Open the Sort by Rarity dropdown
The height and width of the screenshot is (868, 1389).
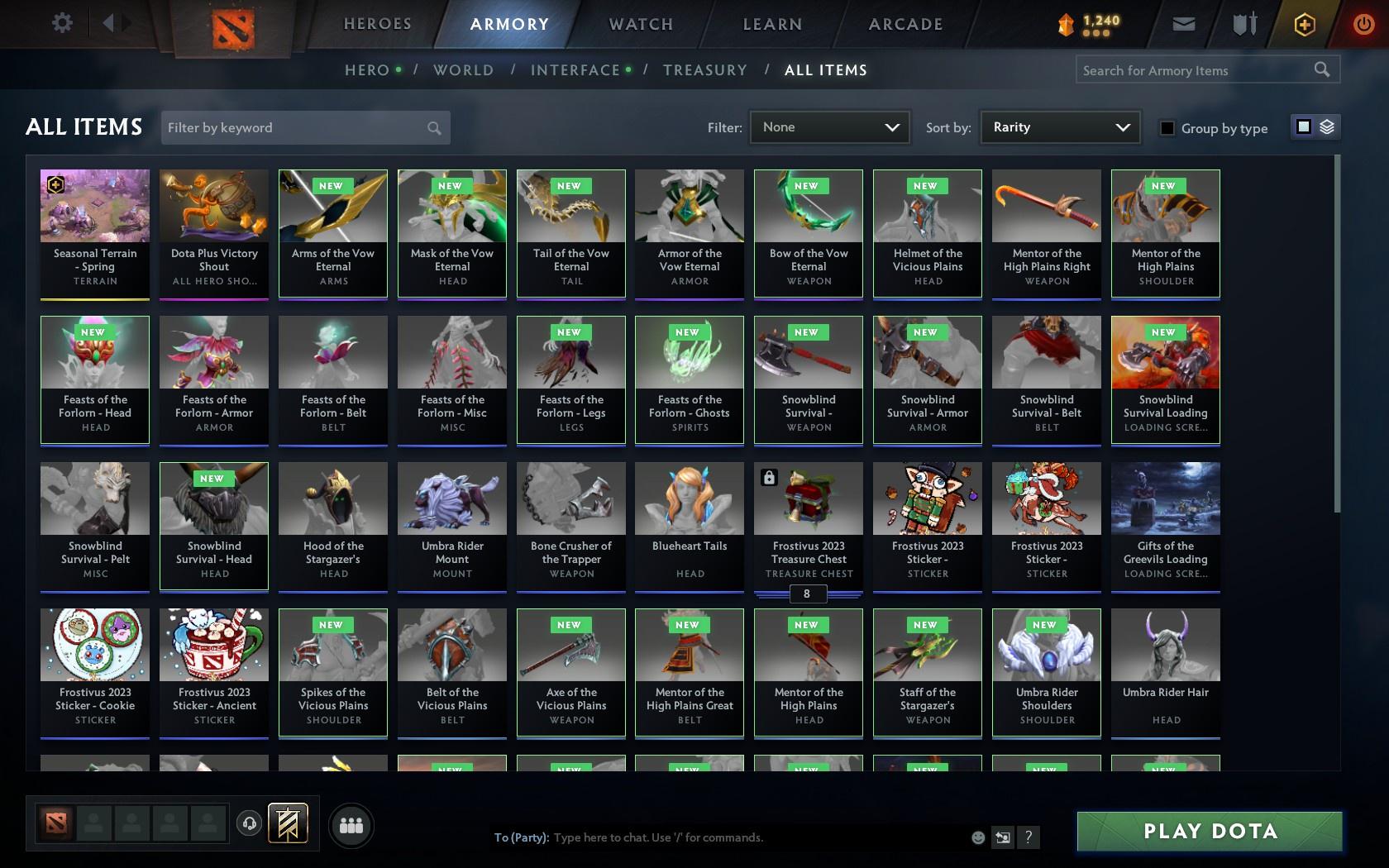pyautogui.click(x=1059, y=127)
